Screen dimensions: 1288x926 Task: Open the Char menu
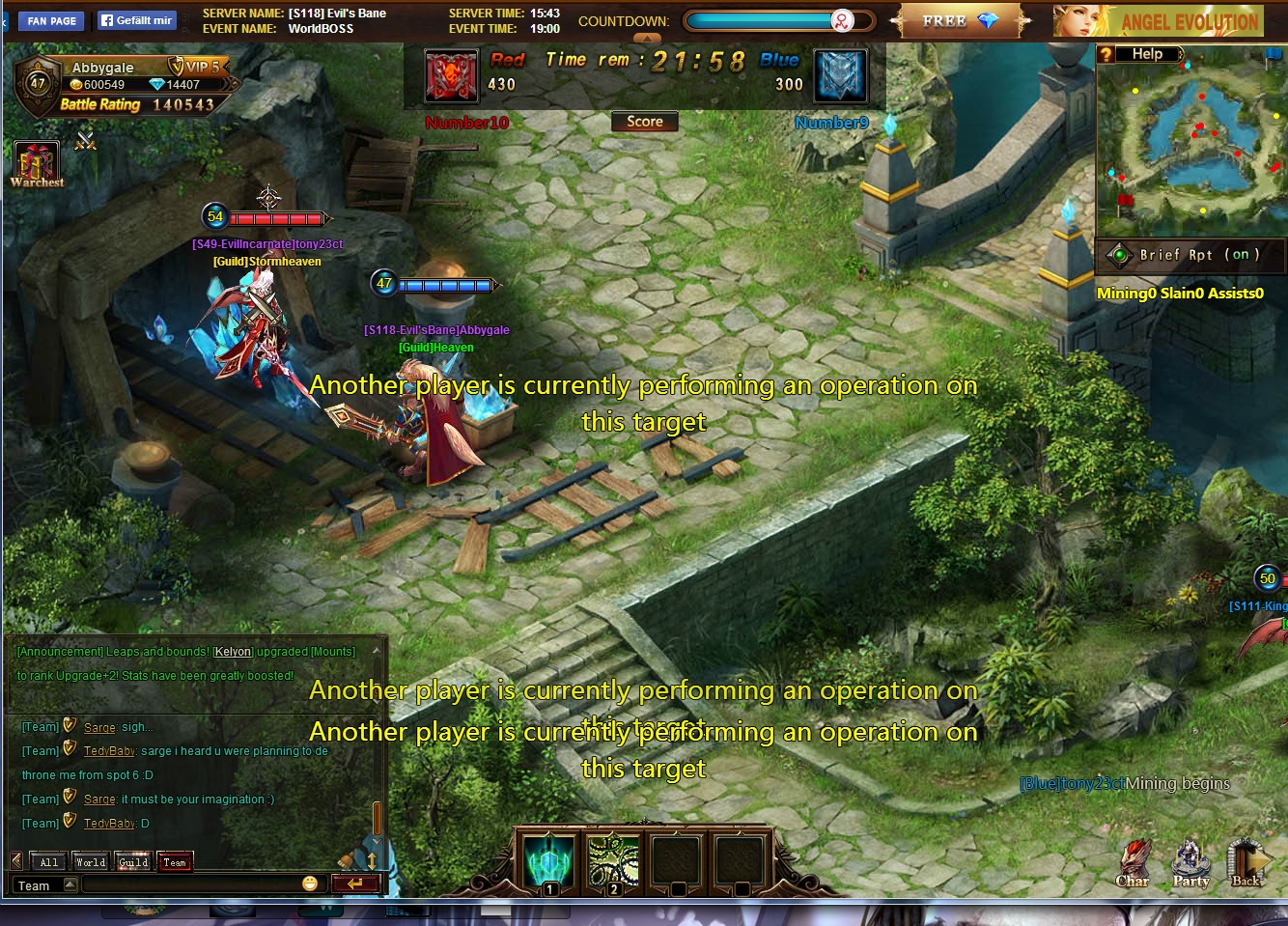tap(1133, 861)
